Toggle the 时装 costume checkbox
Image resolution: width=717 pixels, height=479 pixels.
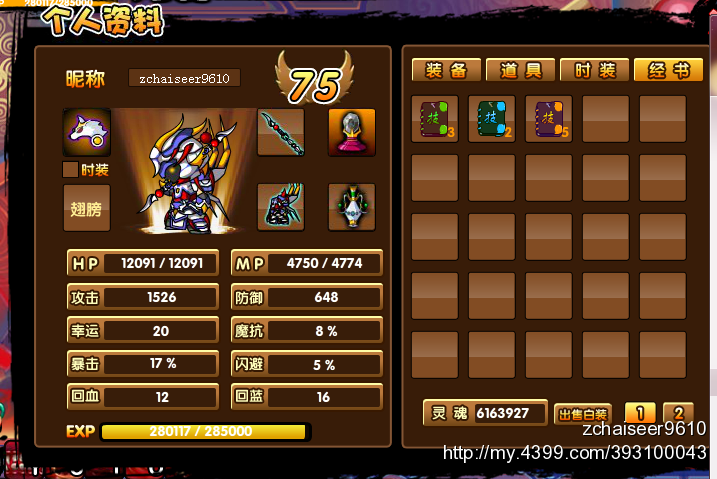point(71,170)
